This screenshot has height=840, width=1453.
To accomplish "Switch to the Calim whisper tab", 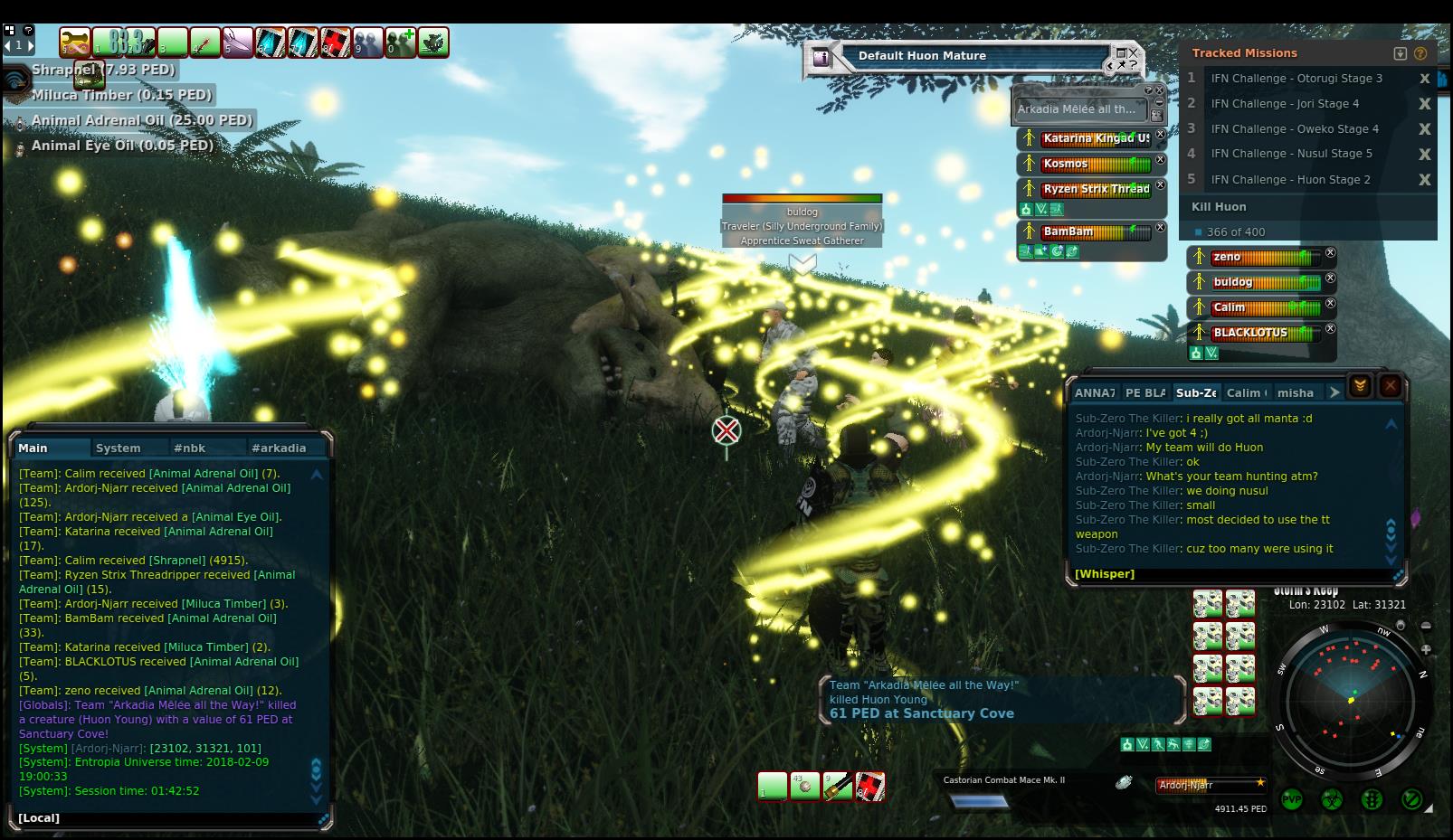I will pos(1246,392).
